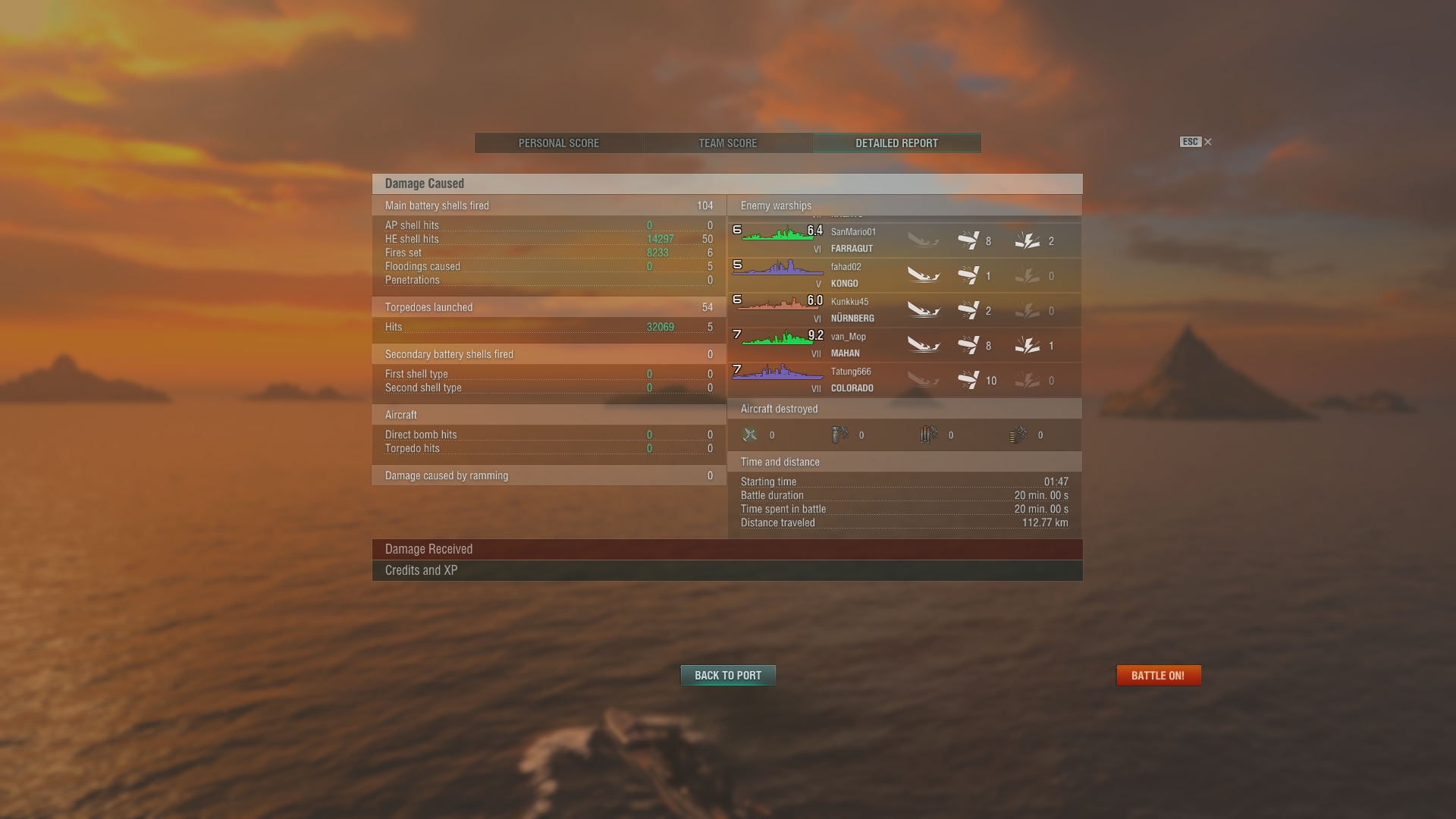Screen dimensions: 1456x819
Task: Select the Detailed Report tab
Action: pos(896,143)
